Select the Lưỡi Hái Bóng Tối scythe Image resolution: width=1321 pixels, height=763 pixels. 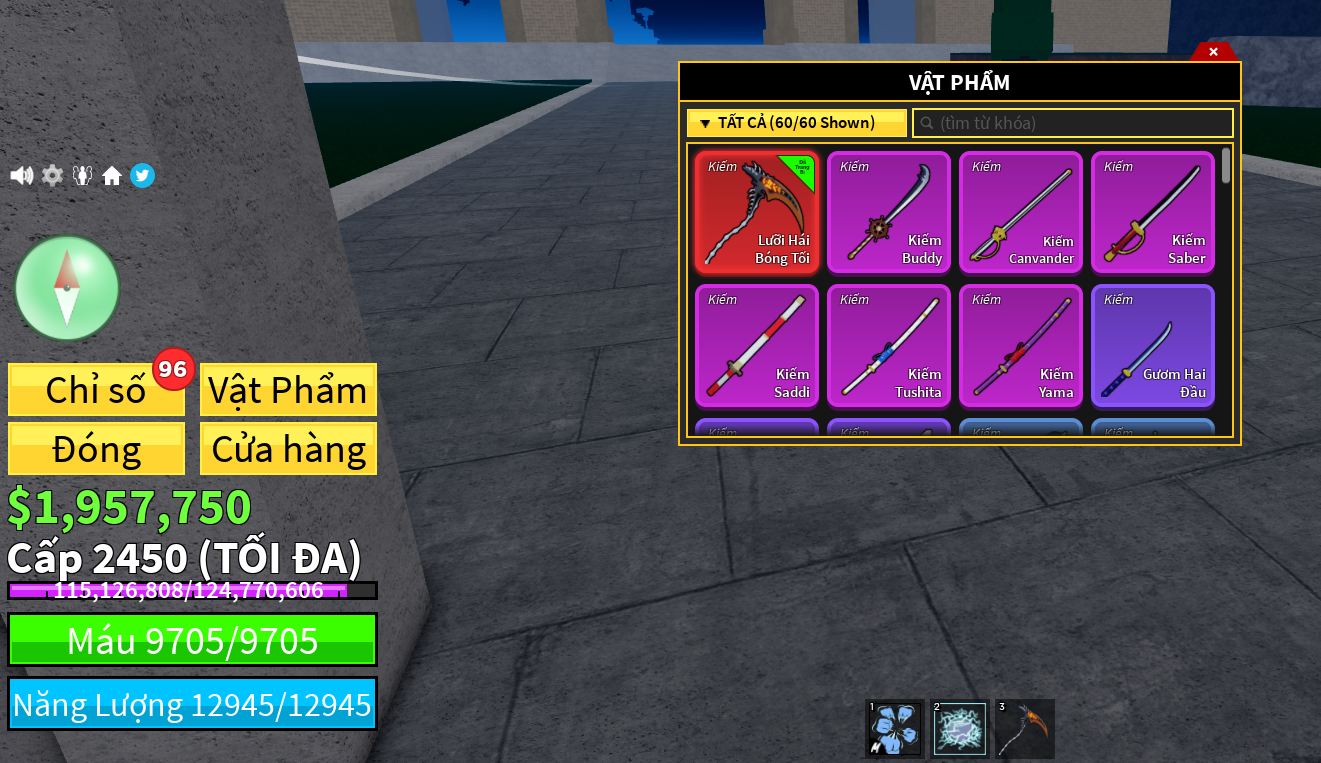coord(756,212)
